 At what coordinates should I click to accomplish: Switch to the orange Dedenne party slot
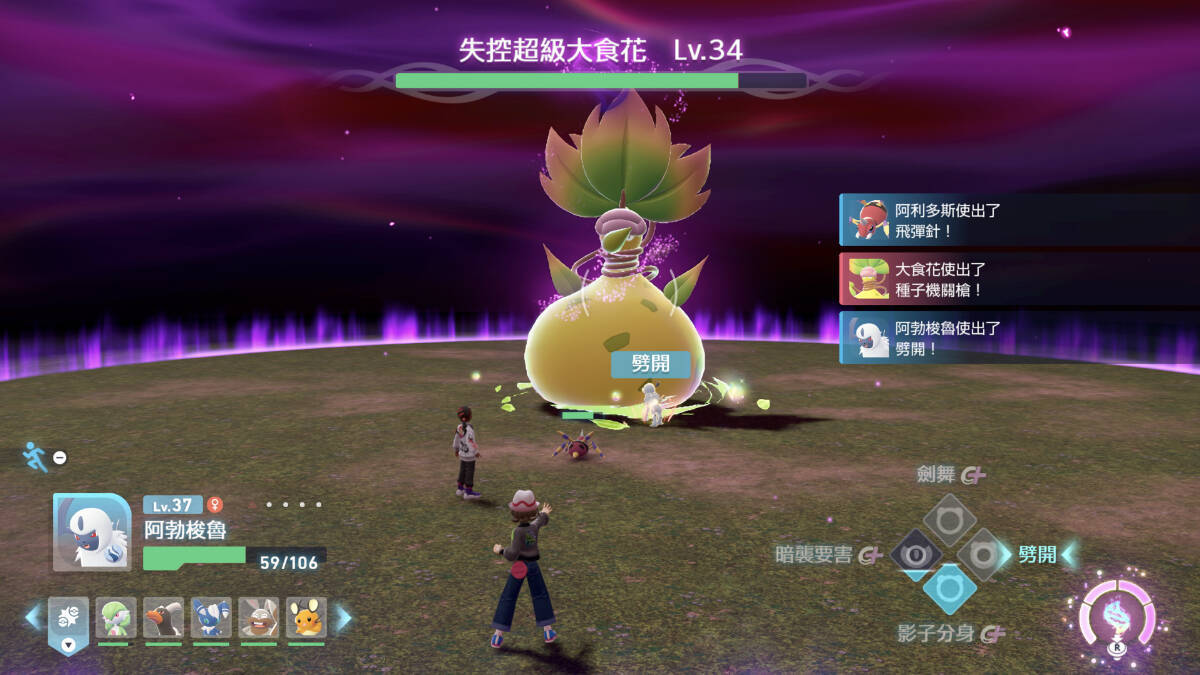coord(307,618)
